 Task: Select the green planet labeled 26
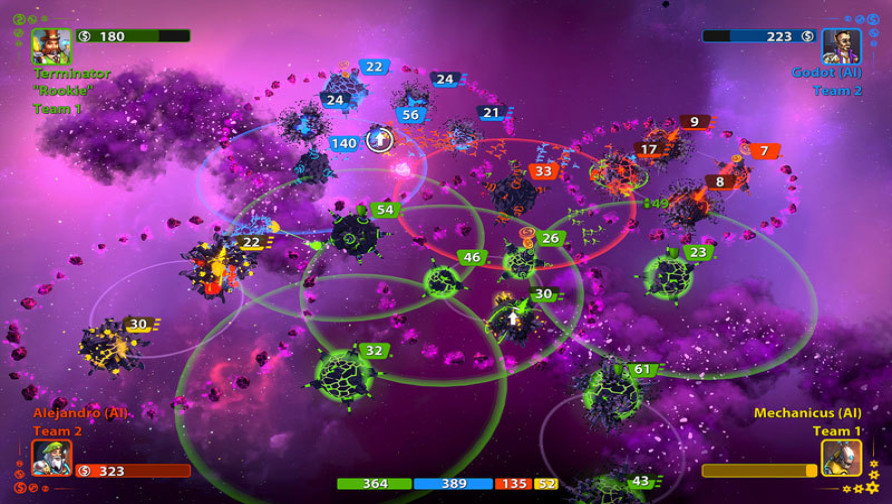pyautogui.click(x=521, y=261)
